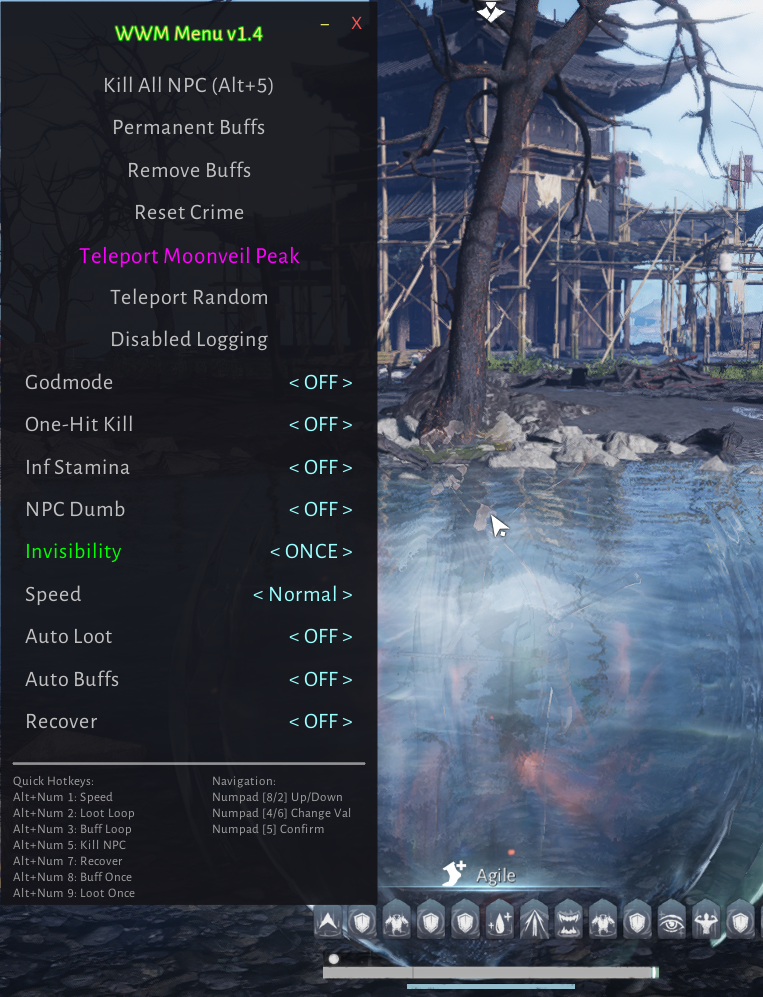The width and height of the screenshot is (763, 997).
Task: Toggle the Auto Loot setting
Action: point(320,637)
